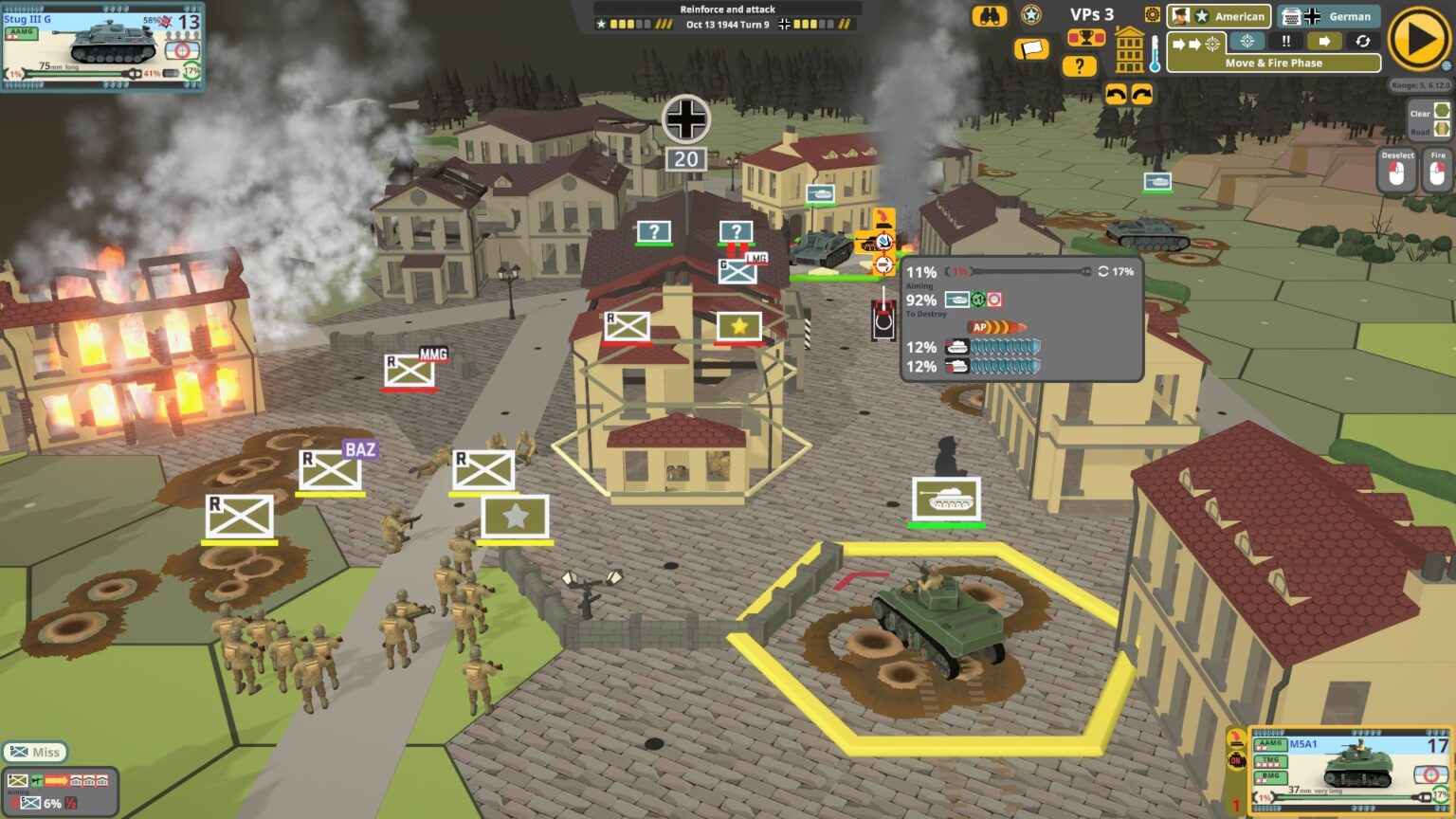Image resolution: width=1456 pixels, height=819 pixels.
Task: Expand the Stug III G unit card
Action: pyautogui.click(x=104, y=47)
